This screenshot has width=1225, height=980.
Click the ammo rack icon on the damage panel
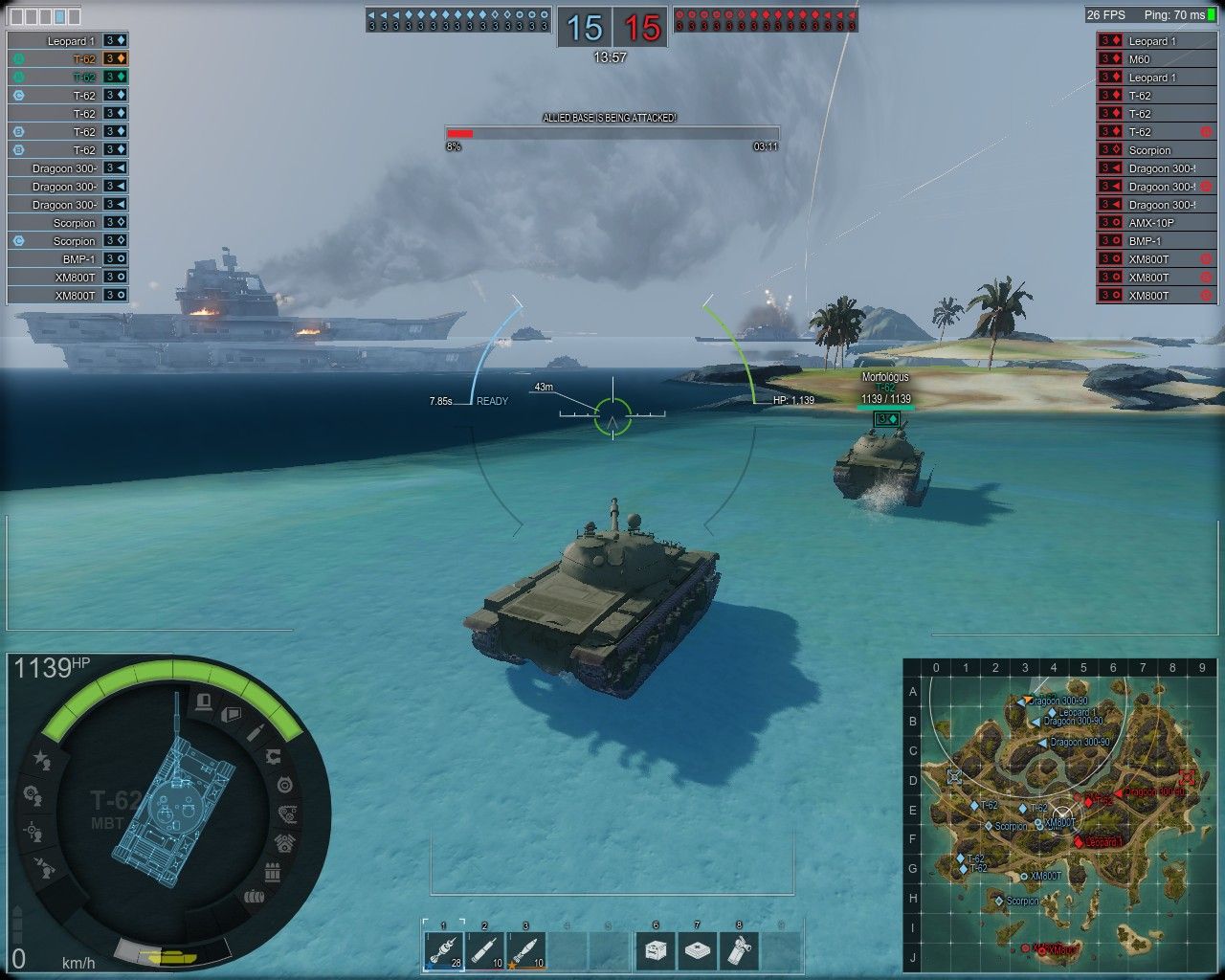tap(274, 873)
